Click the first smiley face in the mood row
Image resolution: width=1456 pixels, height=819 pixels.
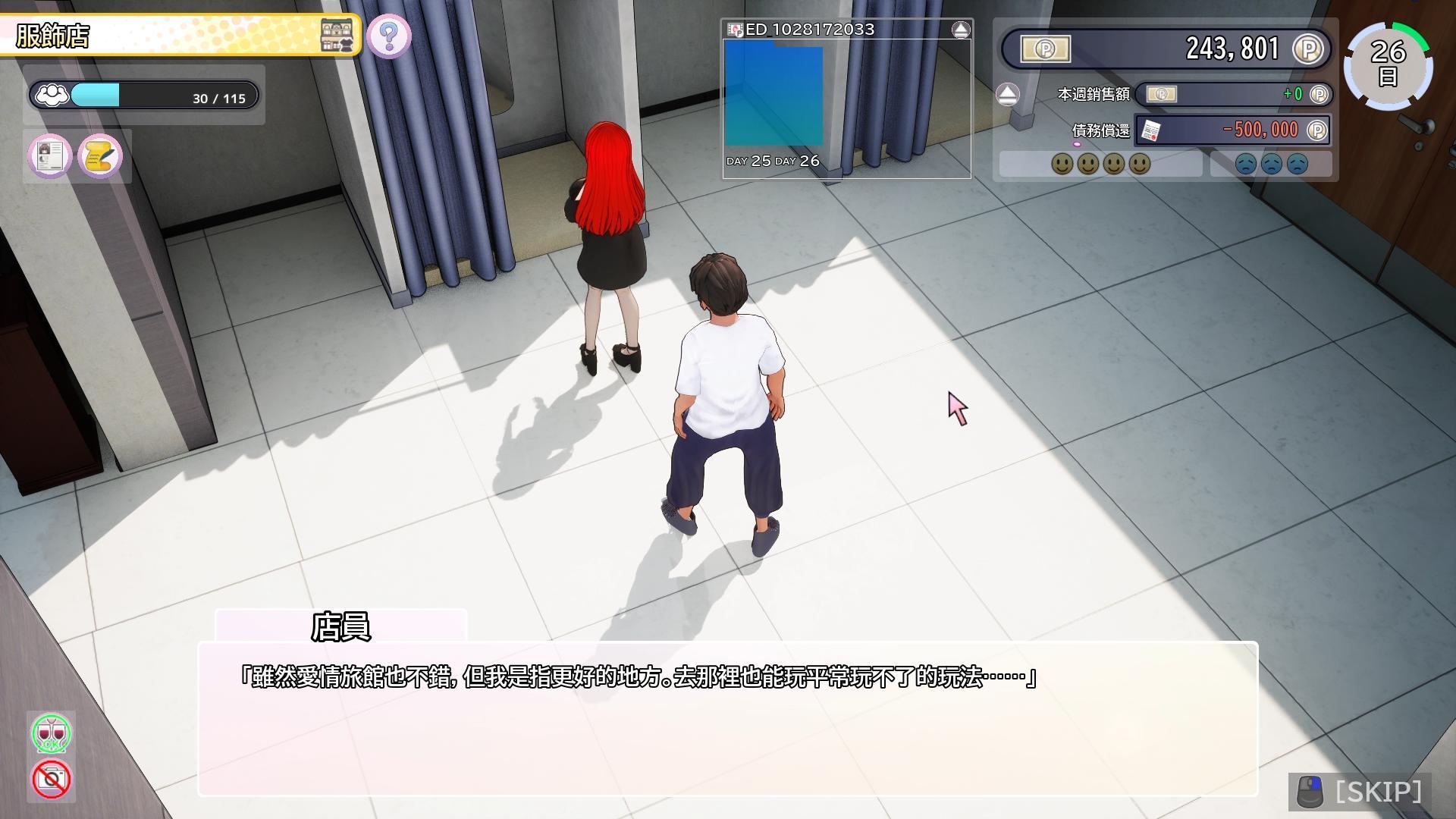tap(1064, 163)
